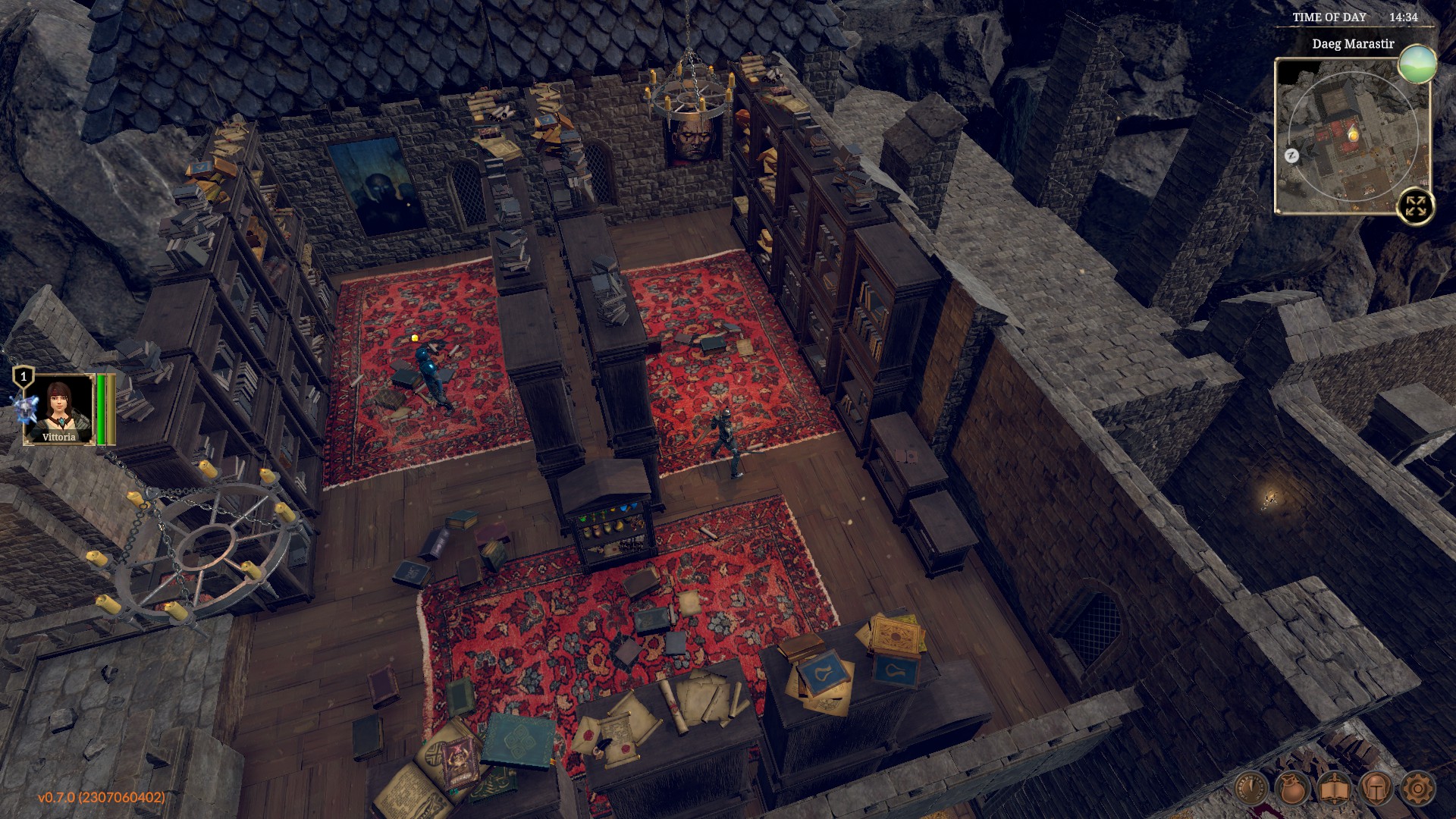Click the blue buff icon beside Vittoria's portrait
Image resolution: width=1456 pixels, height=819 pixels.
tap(26, 409)
